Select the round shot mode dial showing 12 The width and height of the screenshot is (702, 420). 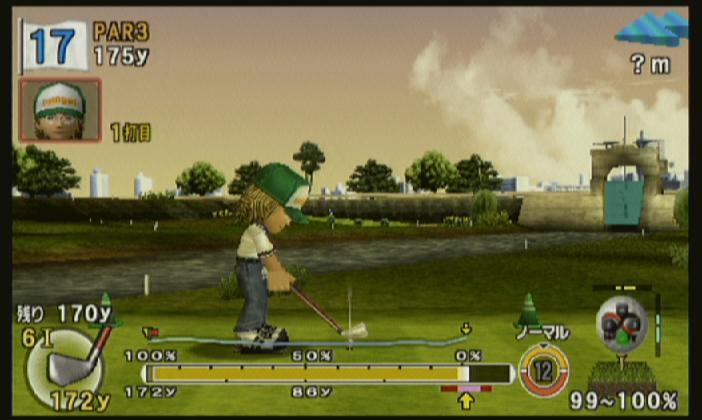coord(544,368)
